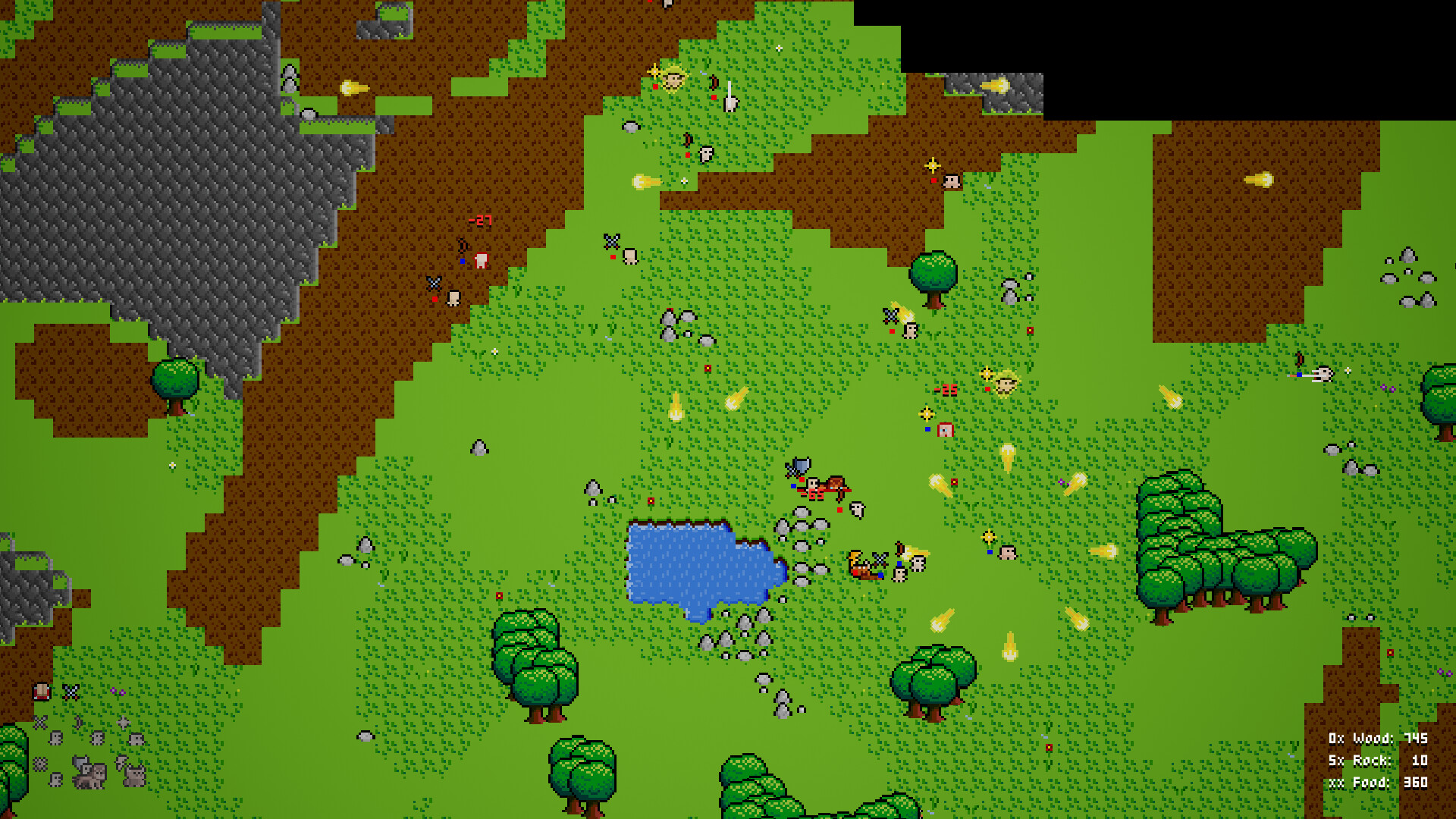Click the sword and shield icon above the red unit

point(798,467)
